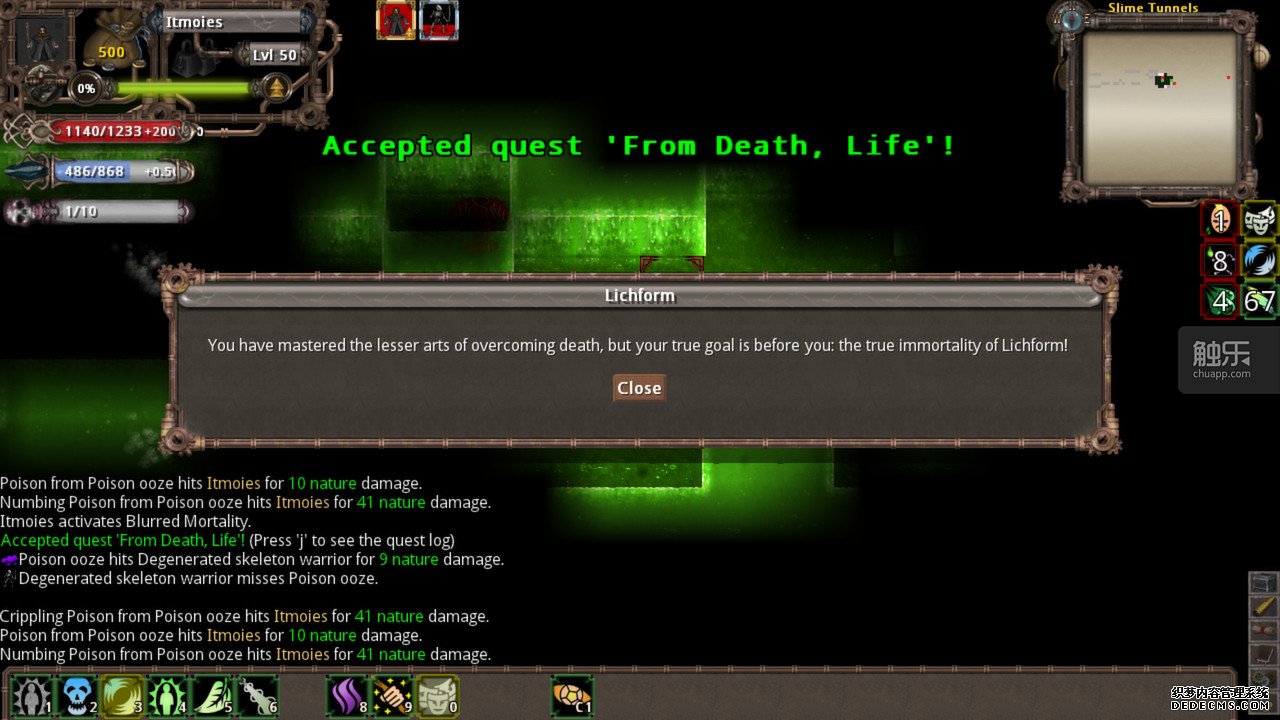Screen dimensions: 1280x720
Task: Inspect the blue swirl status effect
Action: point(1260,260)
